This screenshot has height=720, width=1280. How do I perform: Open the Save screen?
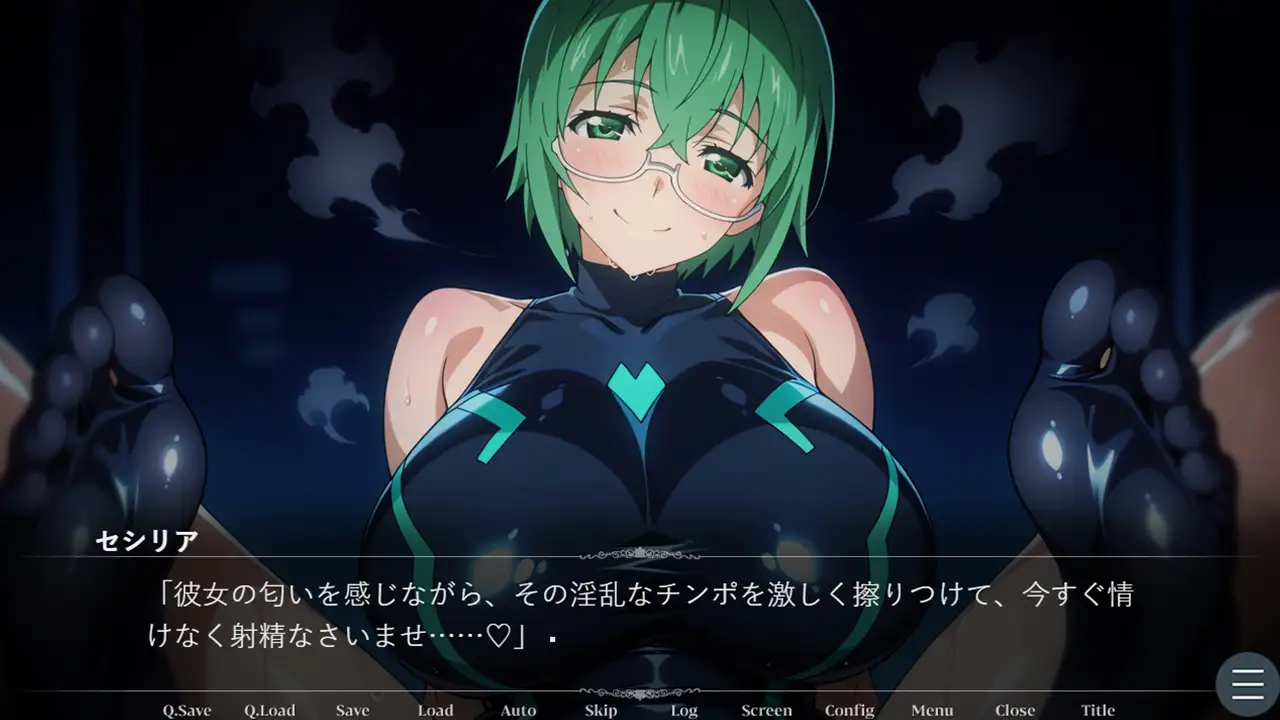352,710
